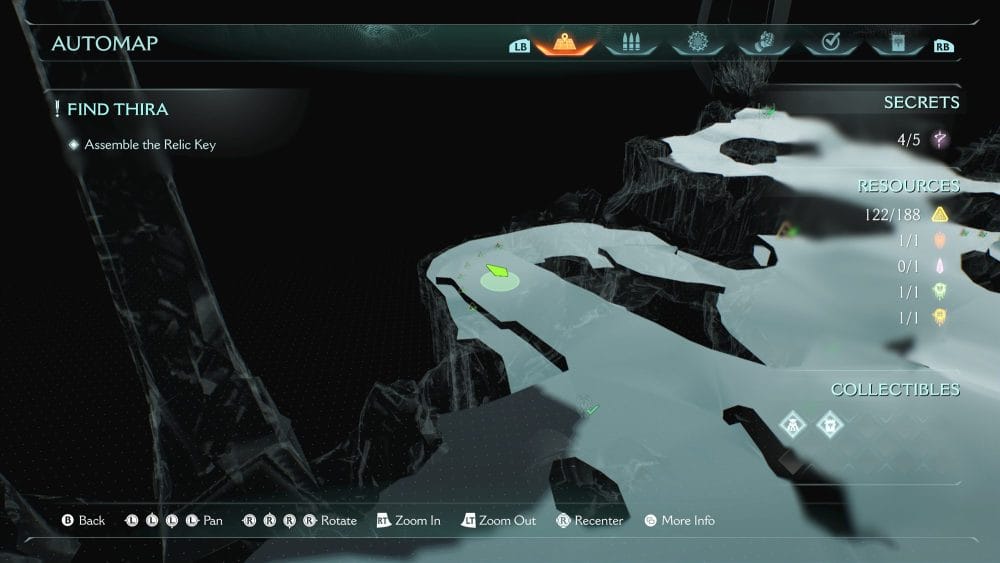Select the Automap tab with the map icon

click(x=566, y=43)
